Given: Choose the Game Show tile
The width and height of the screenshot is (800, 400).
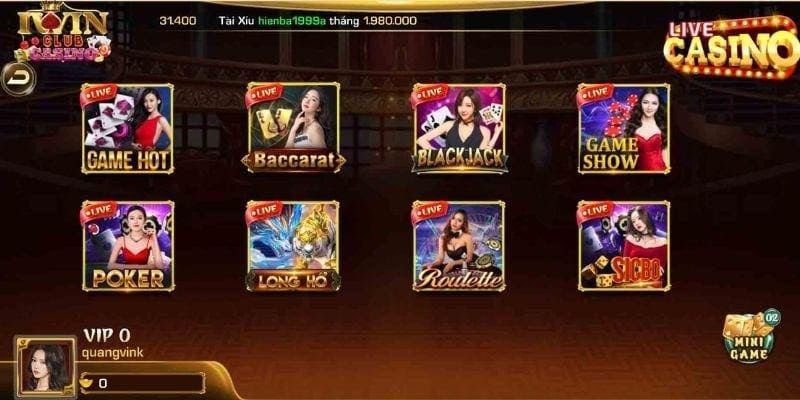Looking at the screenshot, I should tap(624, 128).
